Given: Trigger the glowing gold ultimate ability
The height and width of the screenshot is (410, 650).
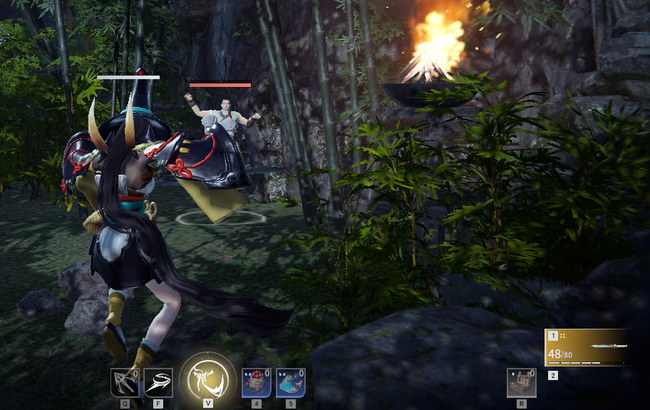Looking at the screenshot, I should 208,377.
